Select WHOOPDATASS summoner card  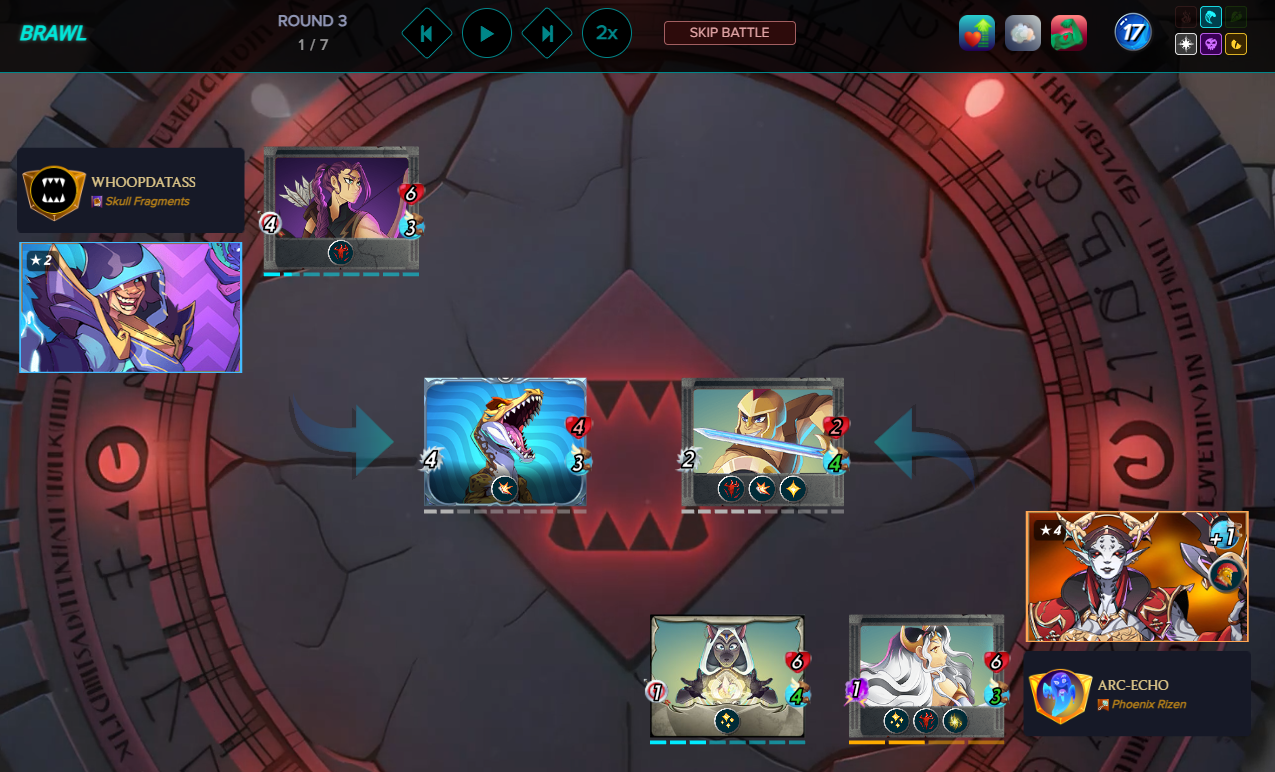pyautogui.click(x=130, y=307)
